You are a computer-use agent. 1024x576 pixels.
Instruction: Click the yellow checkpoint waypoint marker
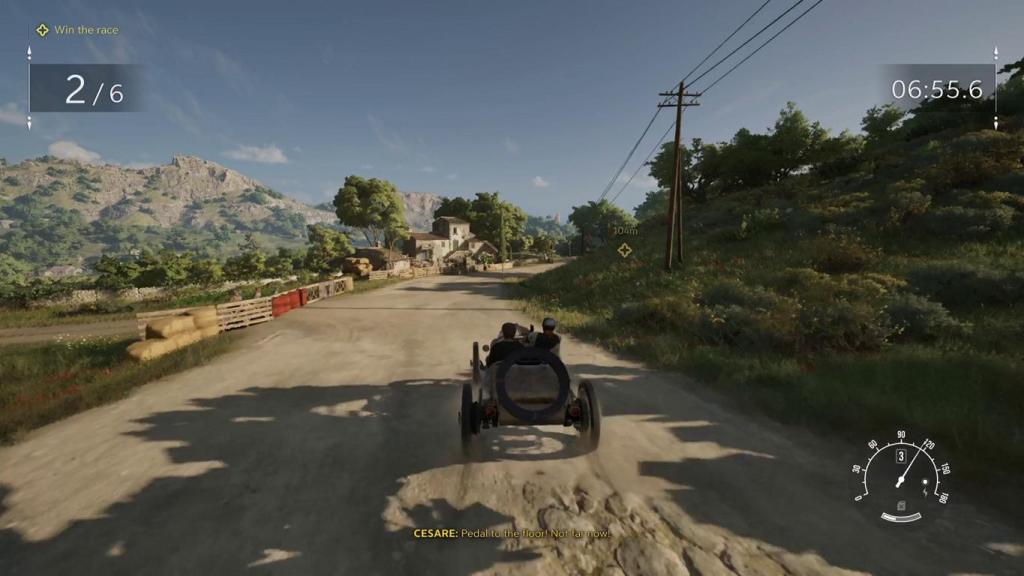(625, 249)
